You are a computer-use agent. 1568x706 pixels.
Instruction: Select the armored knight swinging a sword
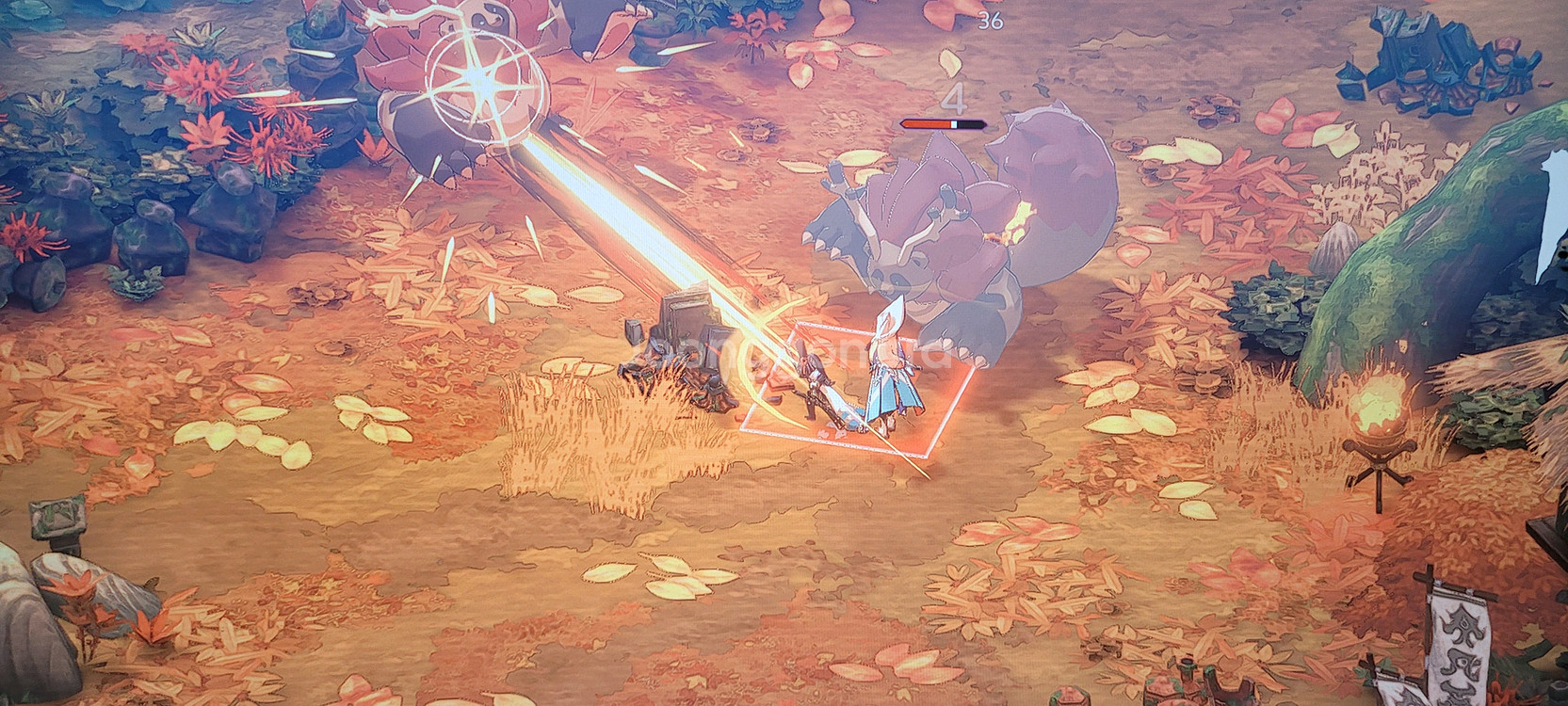click(x=815, y=386)
